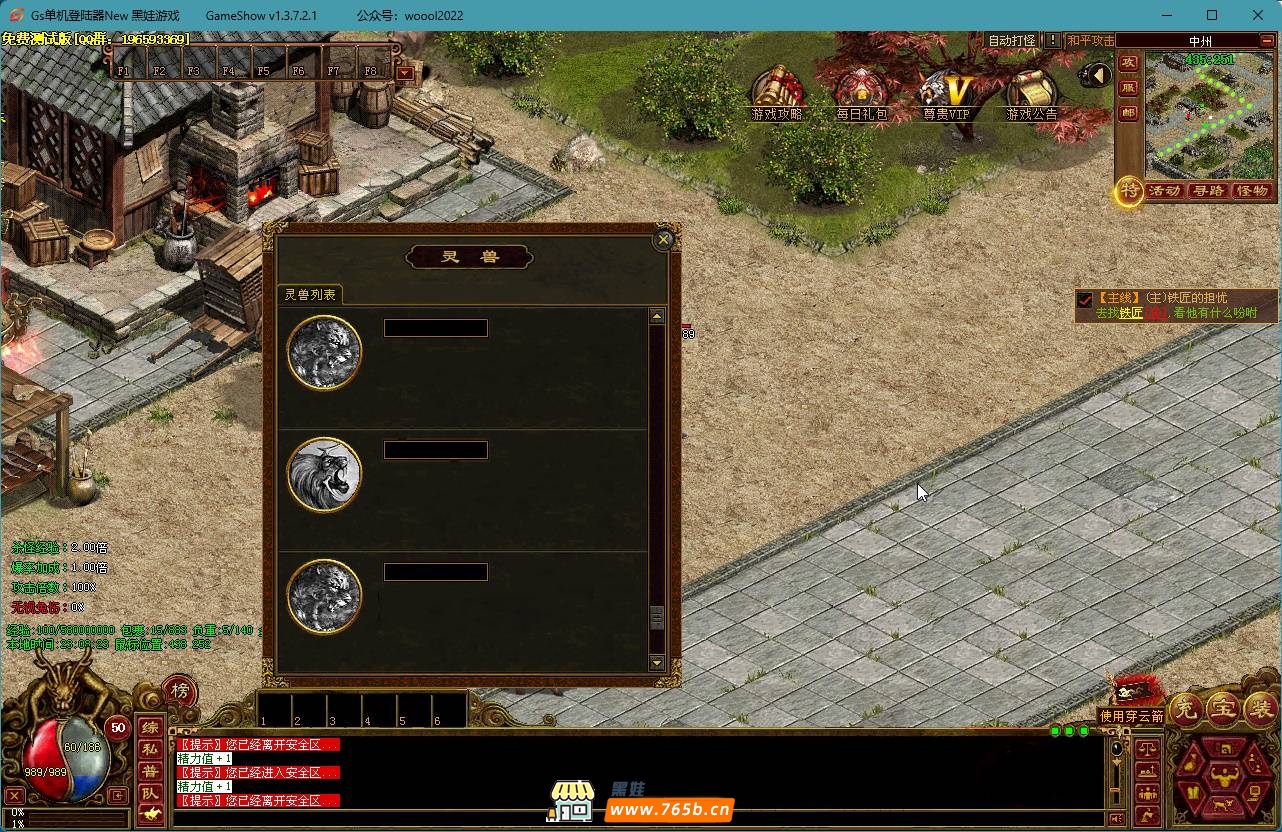Change the 和平攻击 attack mode
Image resolution: width=1282 pixels, height=832 pixels.
(x=1090, y=41)
